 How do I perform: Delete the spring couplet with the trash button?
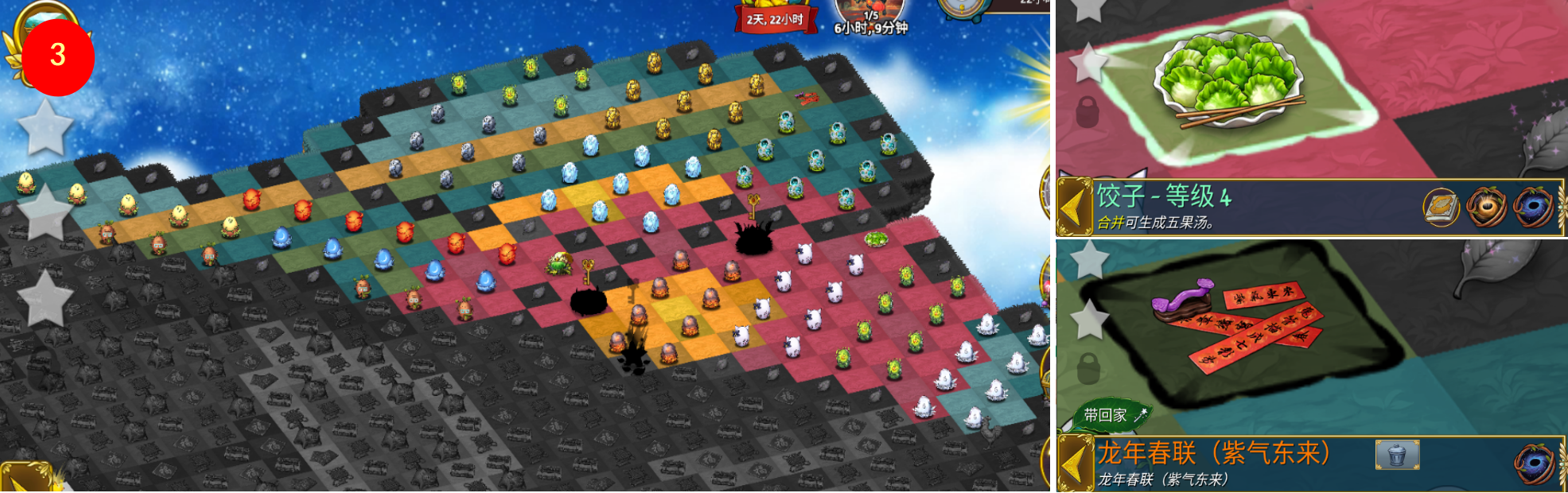point(1397,456)
